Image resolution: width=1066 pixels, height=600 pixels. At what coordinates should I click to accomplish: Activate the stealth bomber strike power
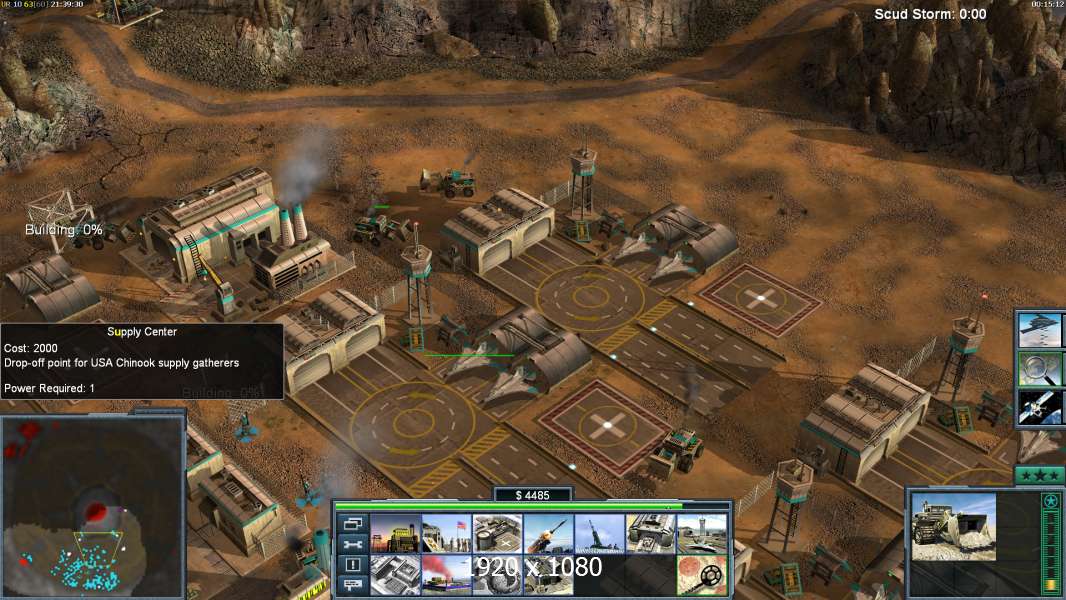click(x=1040, y=329)
